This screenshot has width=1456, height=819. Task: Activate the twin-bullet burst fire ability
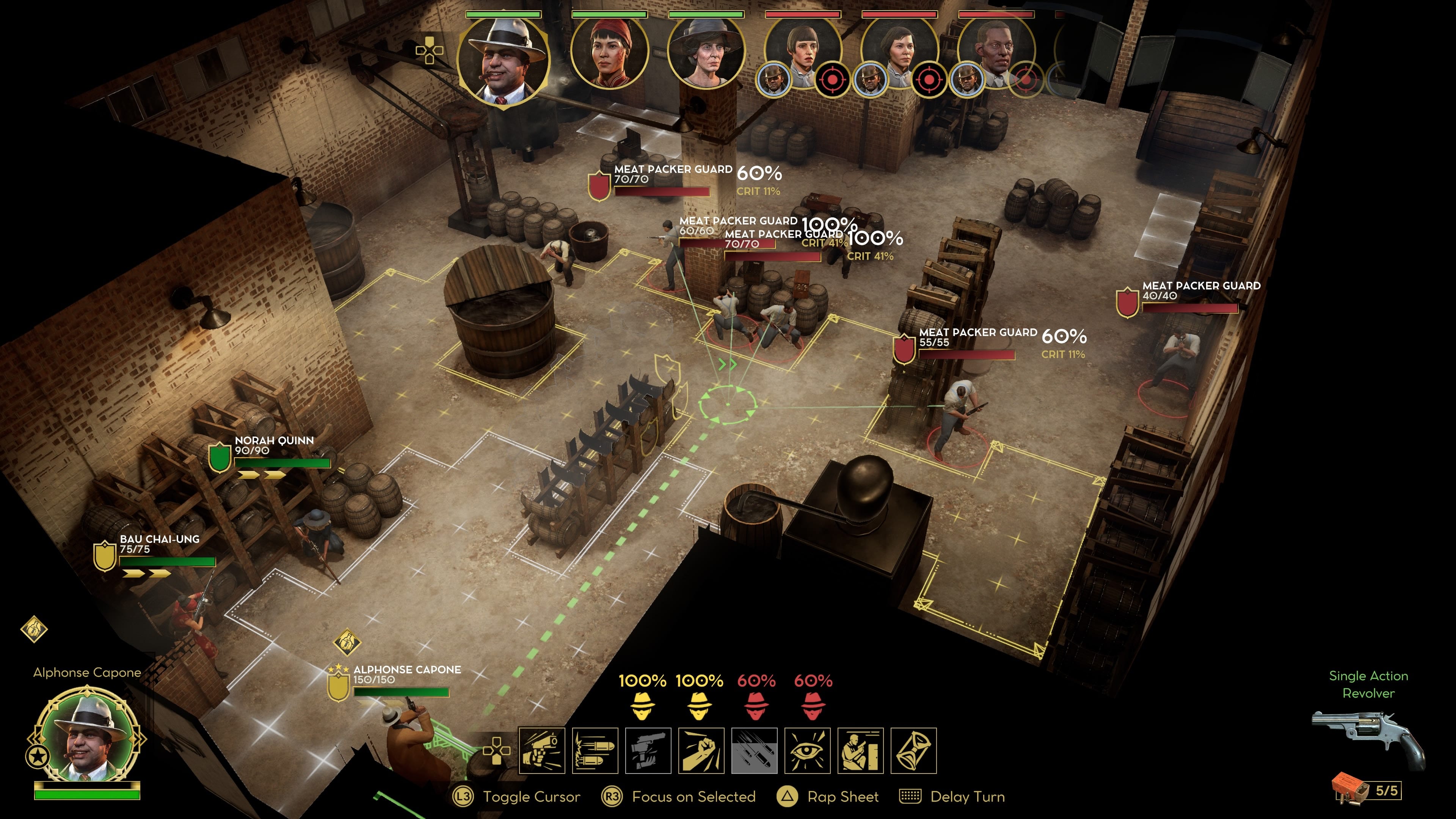pos(595,751)
